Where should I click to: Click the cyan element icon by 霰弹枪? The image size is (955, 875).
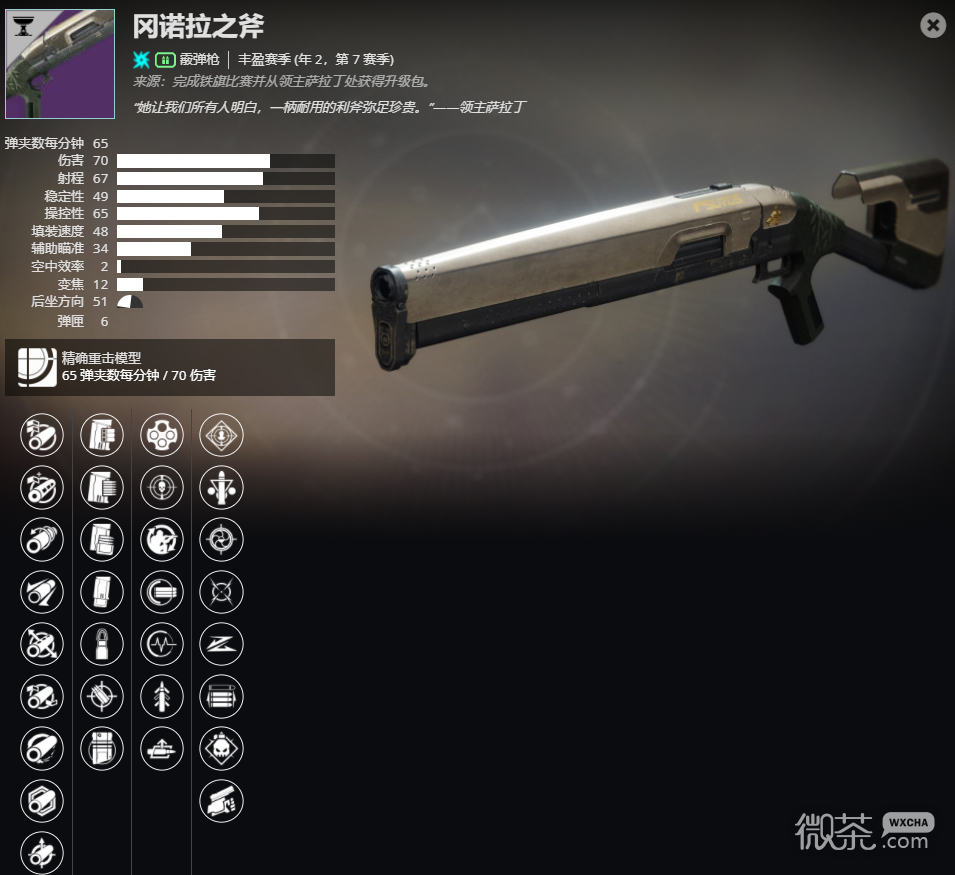tap(142, 59)
